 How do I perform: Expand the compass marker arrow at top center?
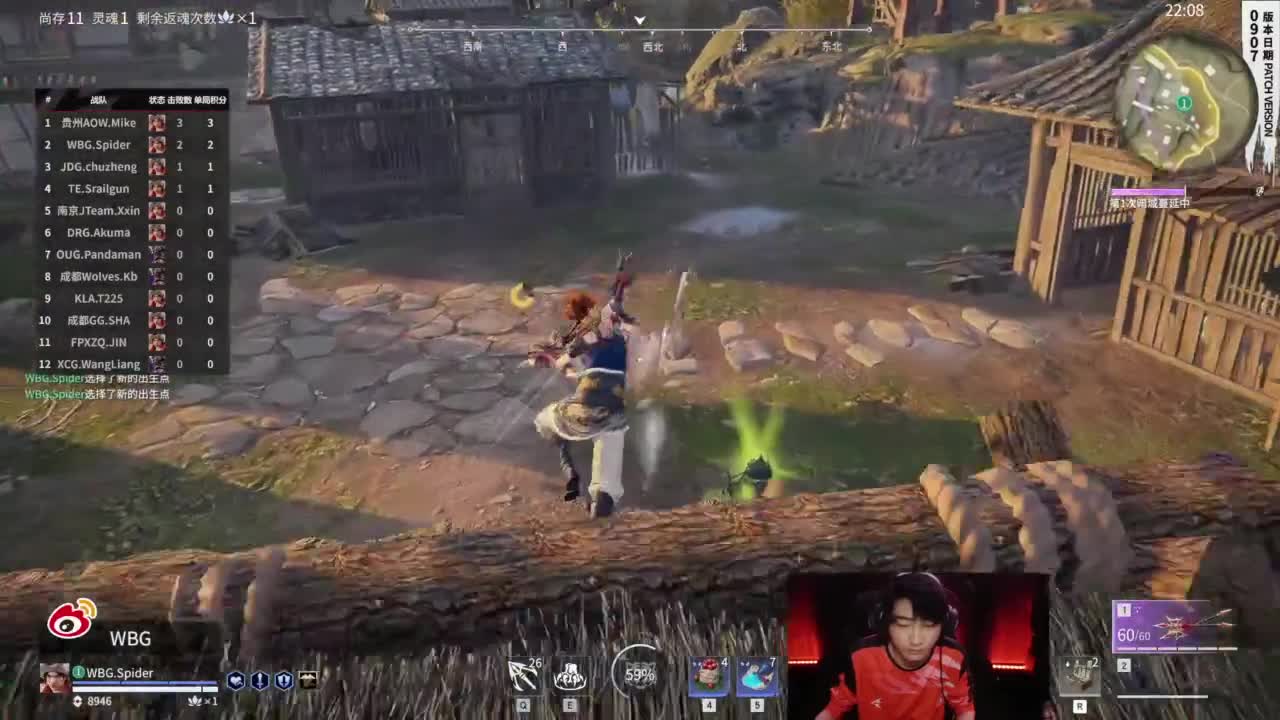[638, 20]
